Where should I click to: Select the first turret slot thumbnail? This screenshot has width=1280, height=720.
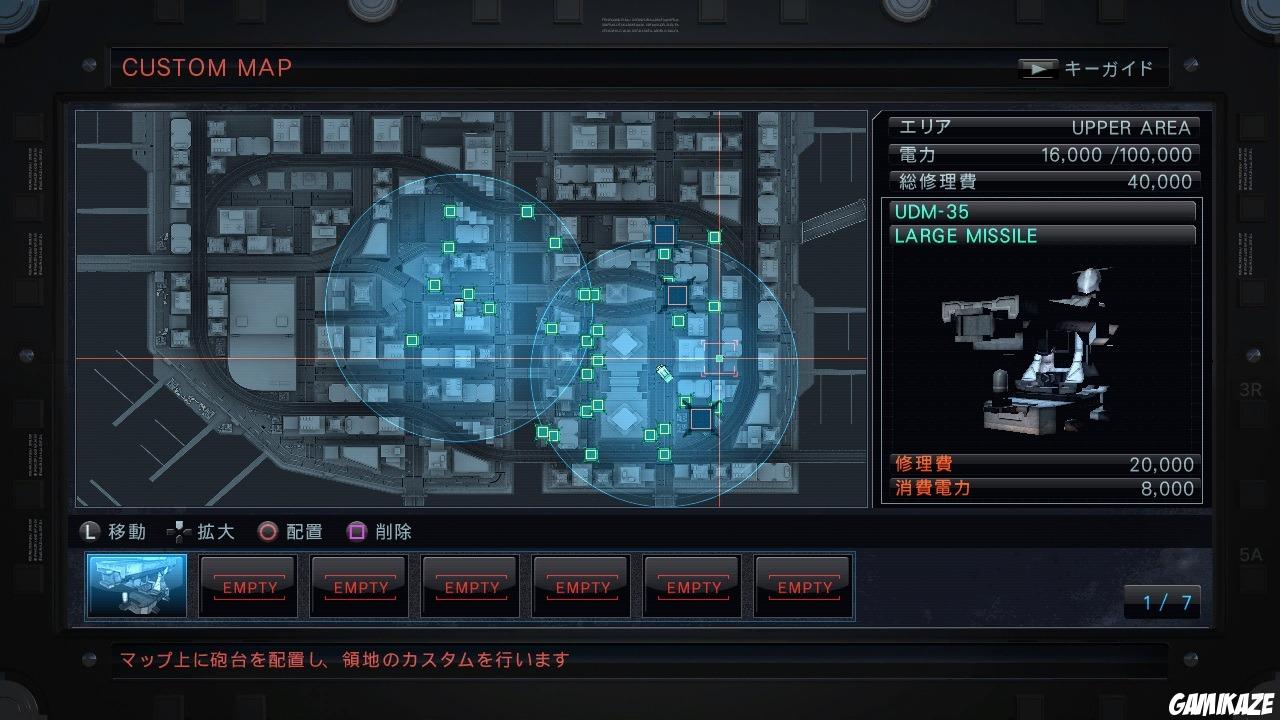pyautogui.click(x=136, y=586)
